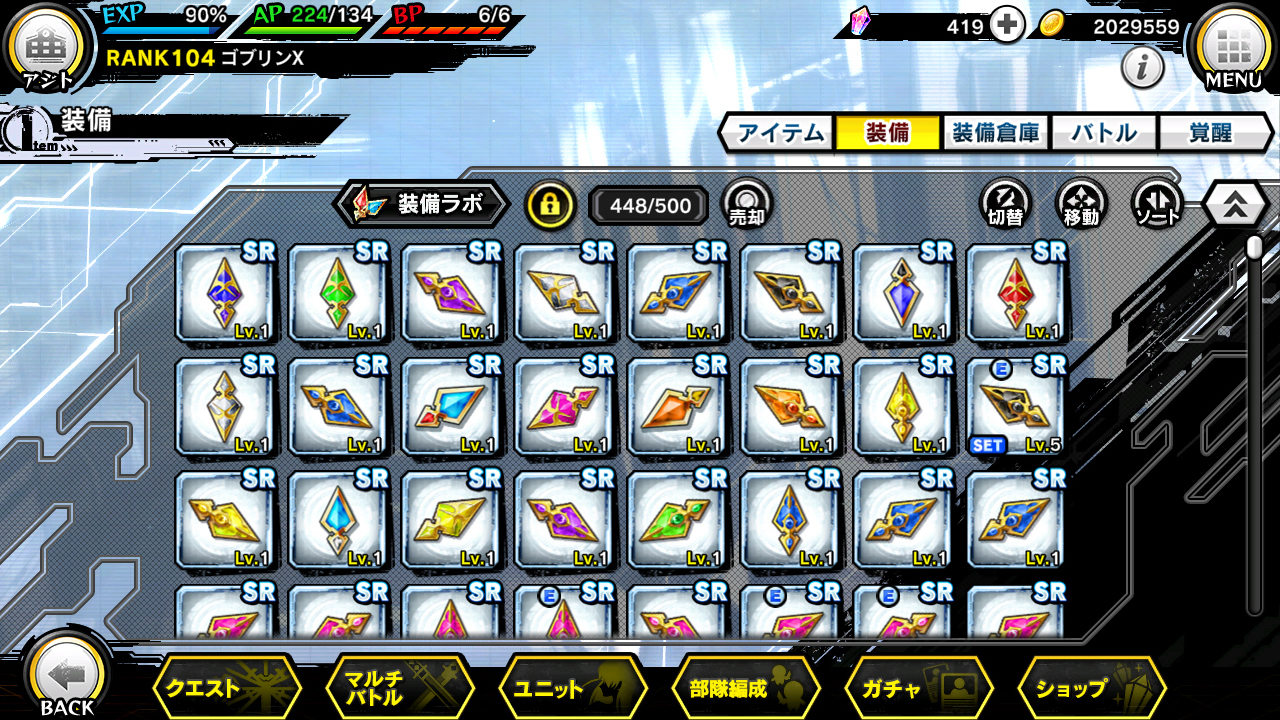Switch to the バトル tab
Image resolution: width=1280 pixels, height=720 pixels.
point(1103,133)
